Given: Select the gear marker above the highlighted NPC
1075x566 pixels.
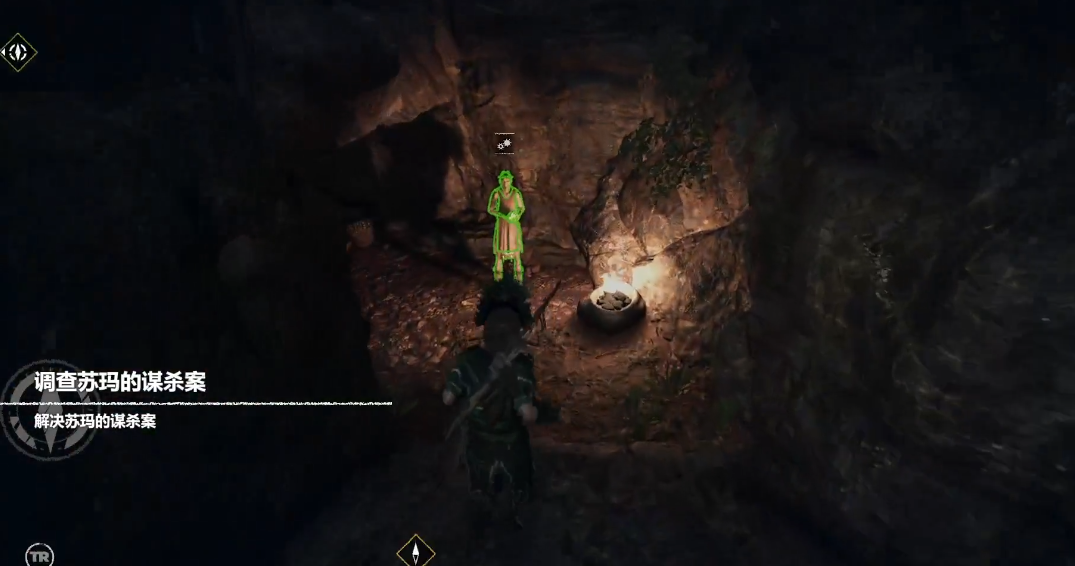Looking at the screenshot, I should [x=505, y=145].
